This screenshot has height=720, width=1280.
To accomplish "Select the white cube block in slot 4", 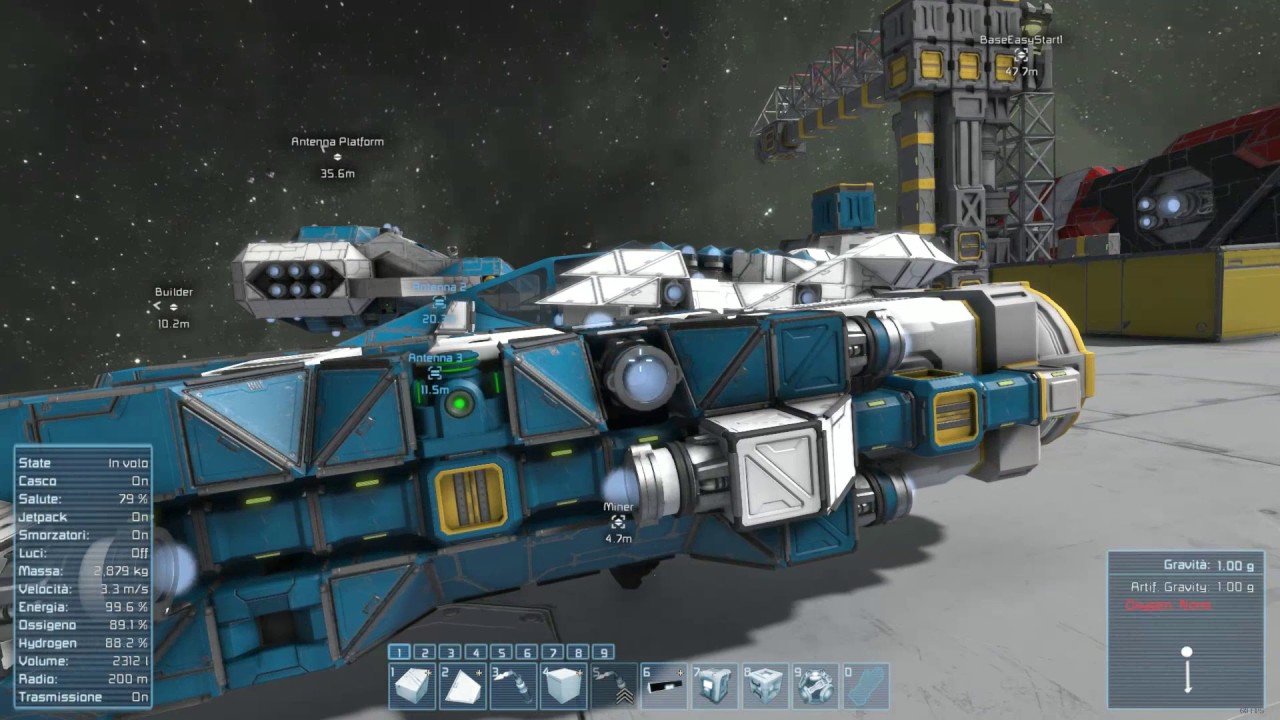I will point(564,686).
